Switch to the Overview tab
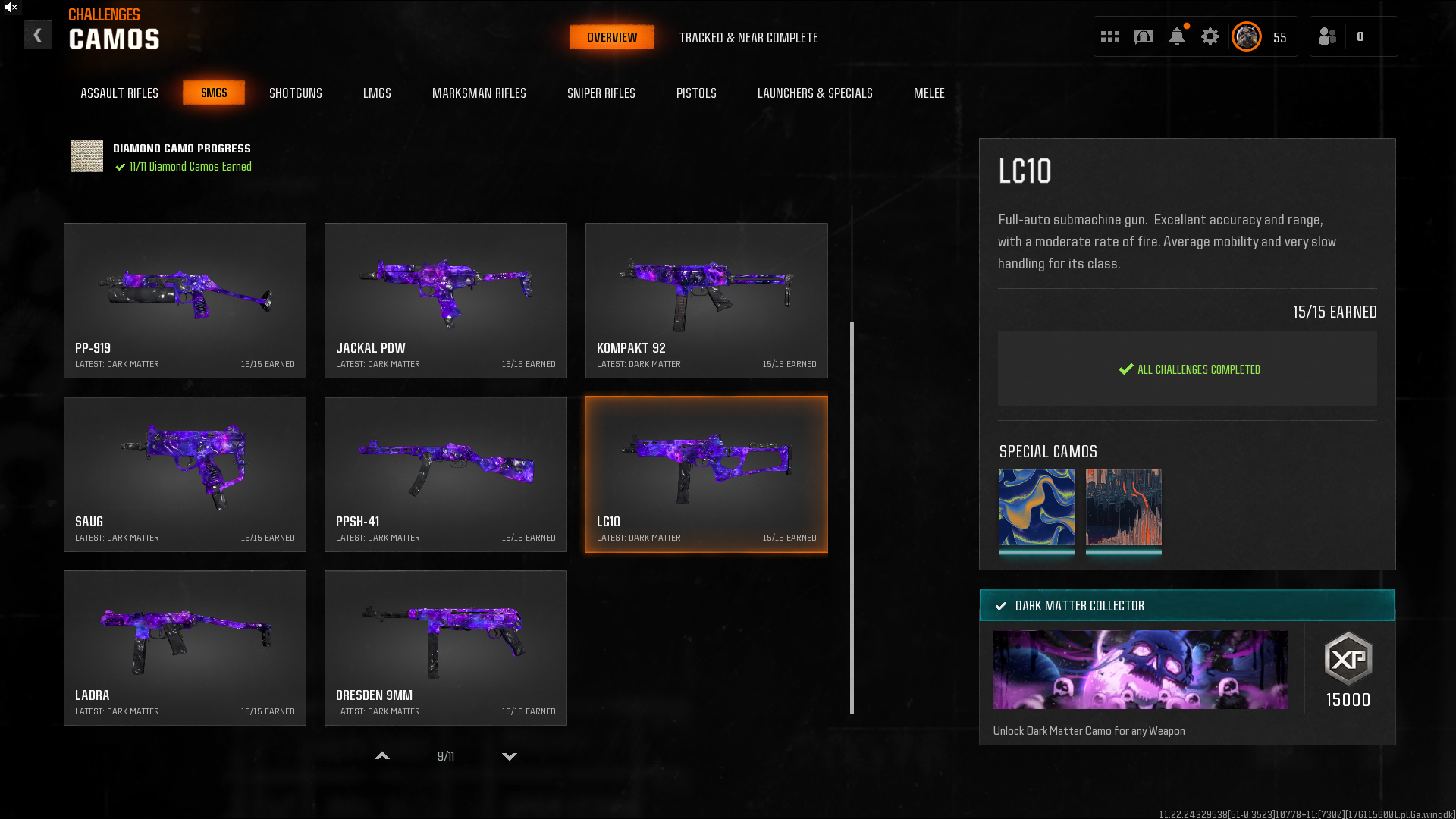 coord(611,37)
